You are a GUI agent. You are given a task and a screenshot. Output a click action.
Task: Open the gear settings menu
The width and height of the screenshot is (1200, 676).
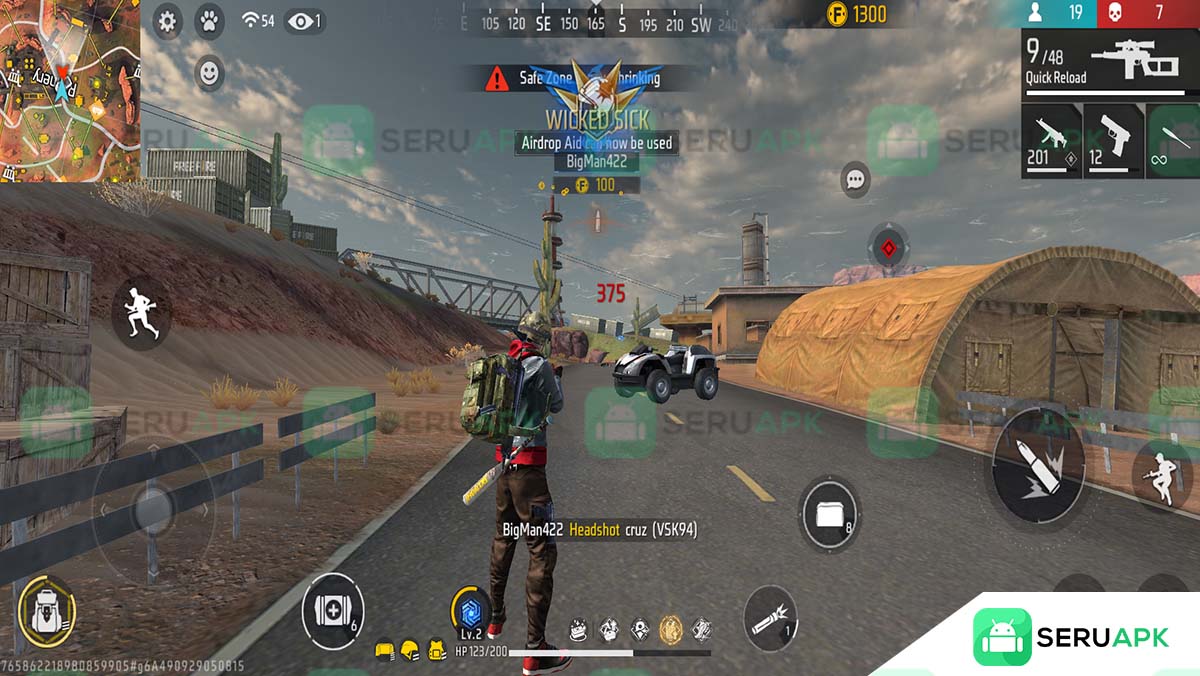pos(167,21)
